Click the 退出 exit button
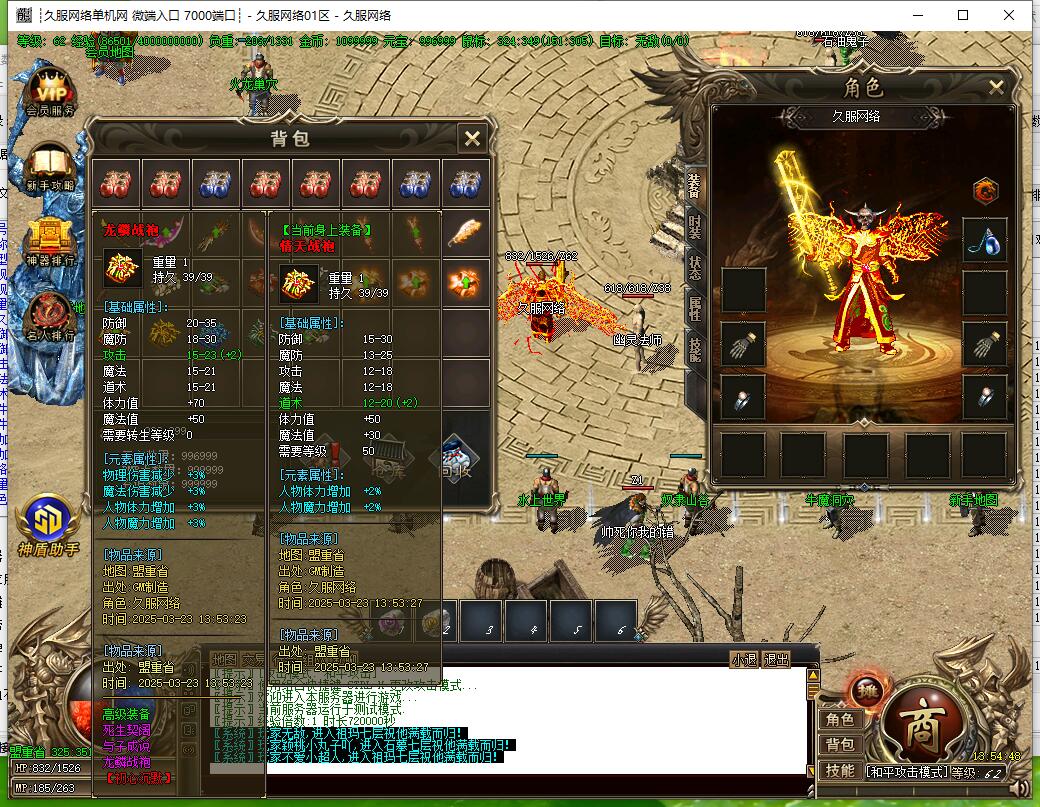This screenshot has width=1040, height=807. click(776, 659)
